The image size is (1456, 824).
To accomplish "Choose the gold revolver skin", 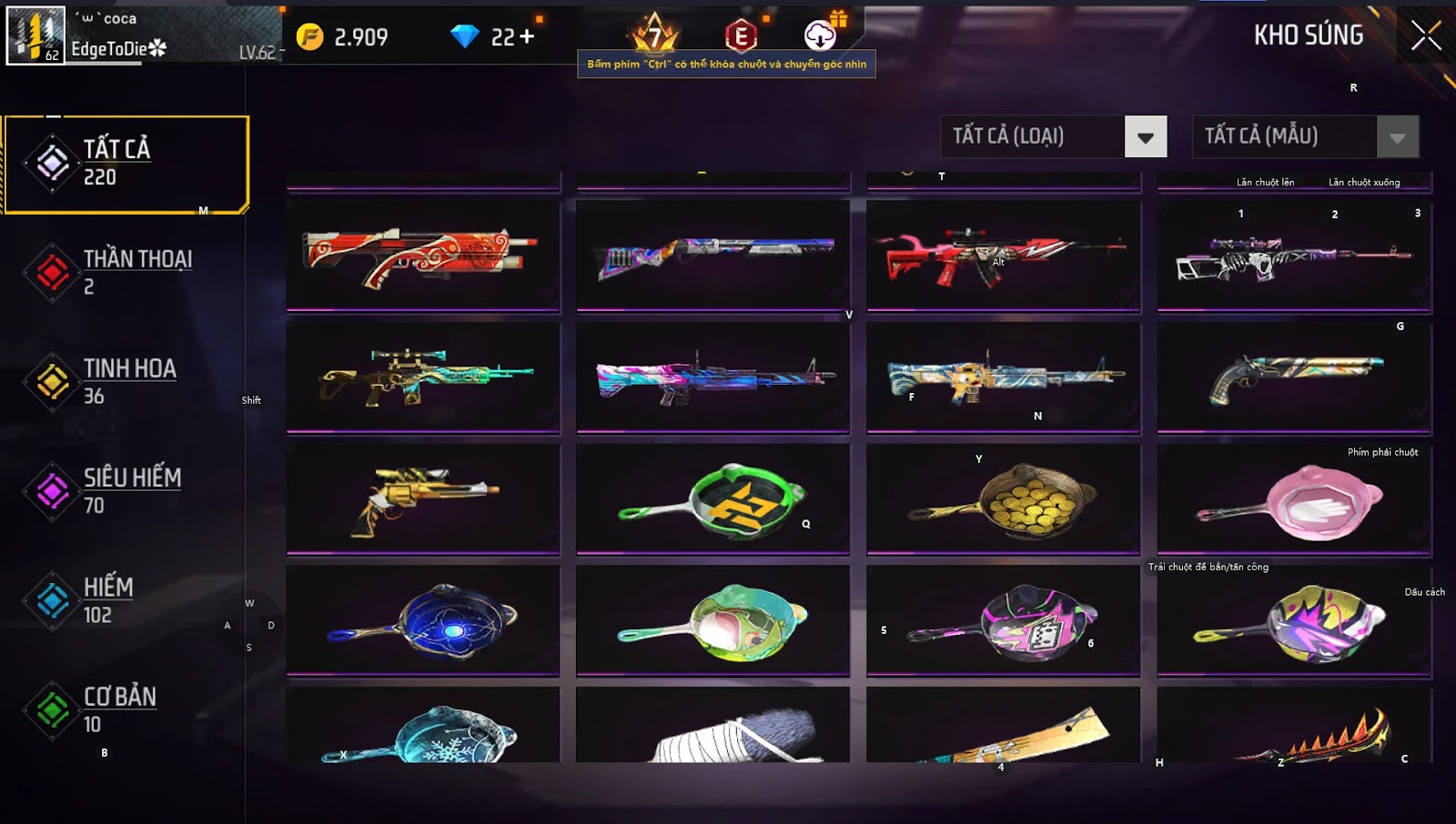I will (422, 498).
